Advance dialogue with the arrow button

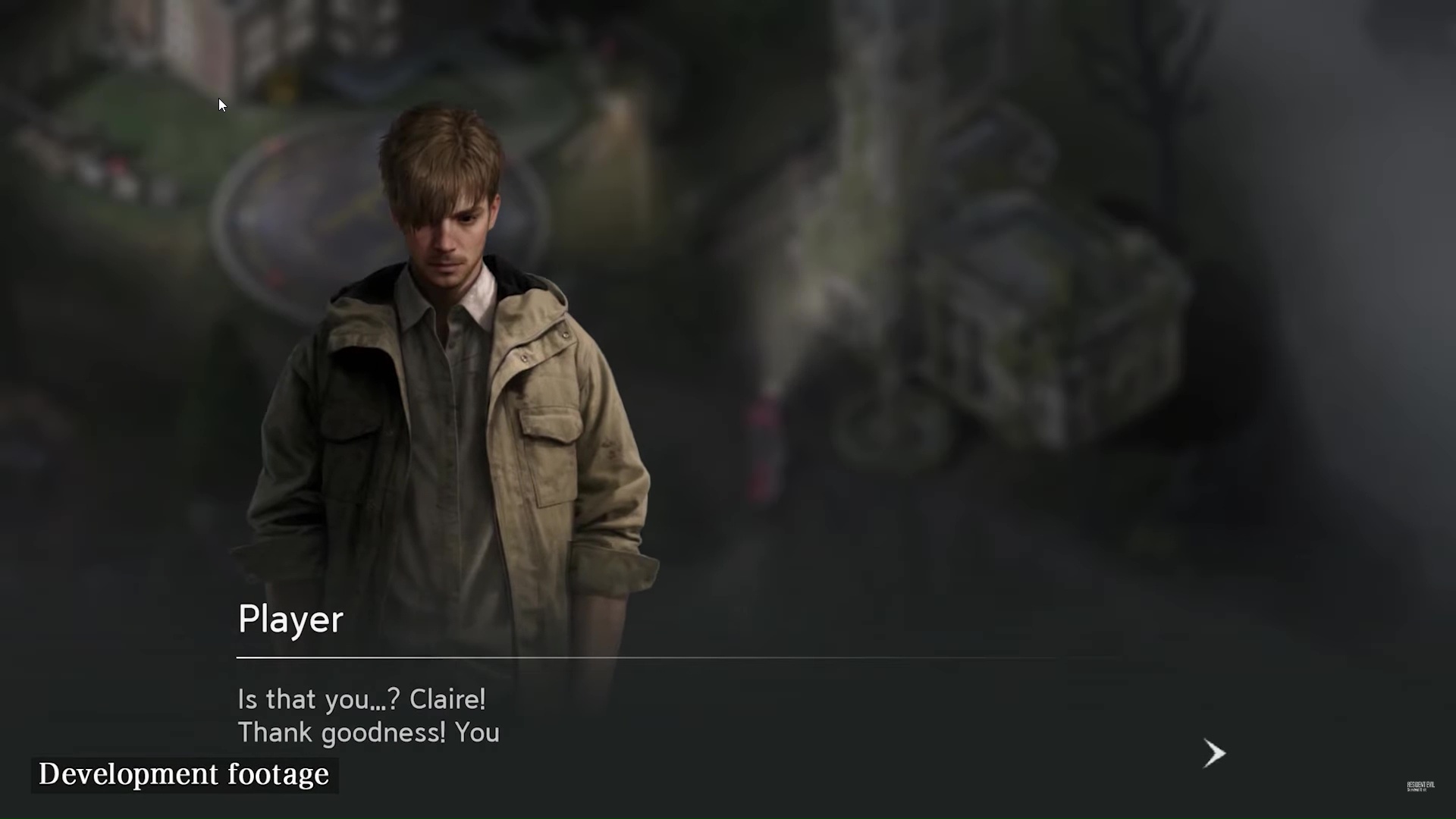click(1214, 753)
